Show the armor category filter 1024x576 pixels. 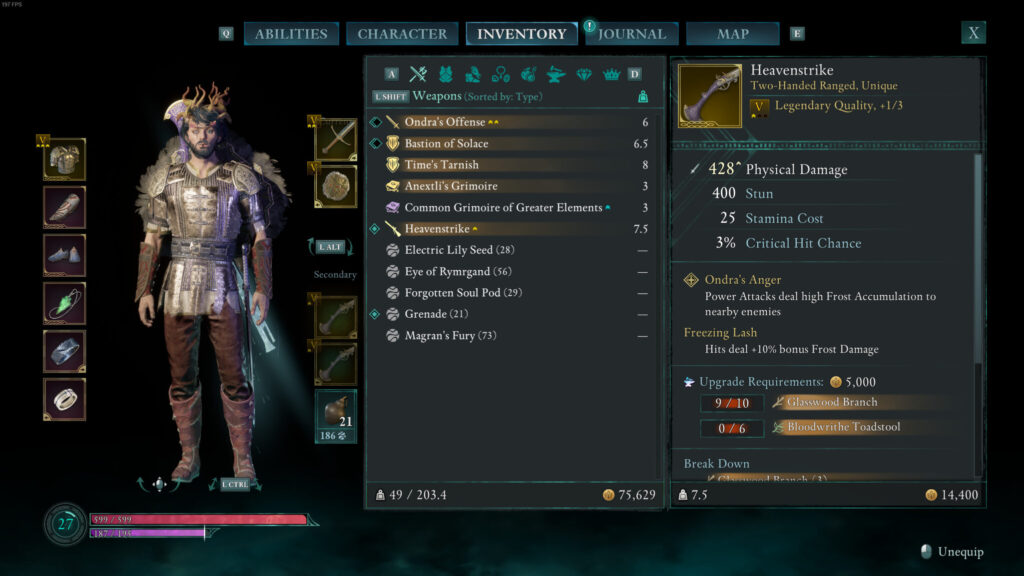click(445, 74)
